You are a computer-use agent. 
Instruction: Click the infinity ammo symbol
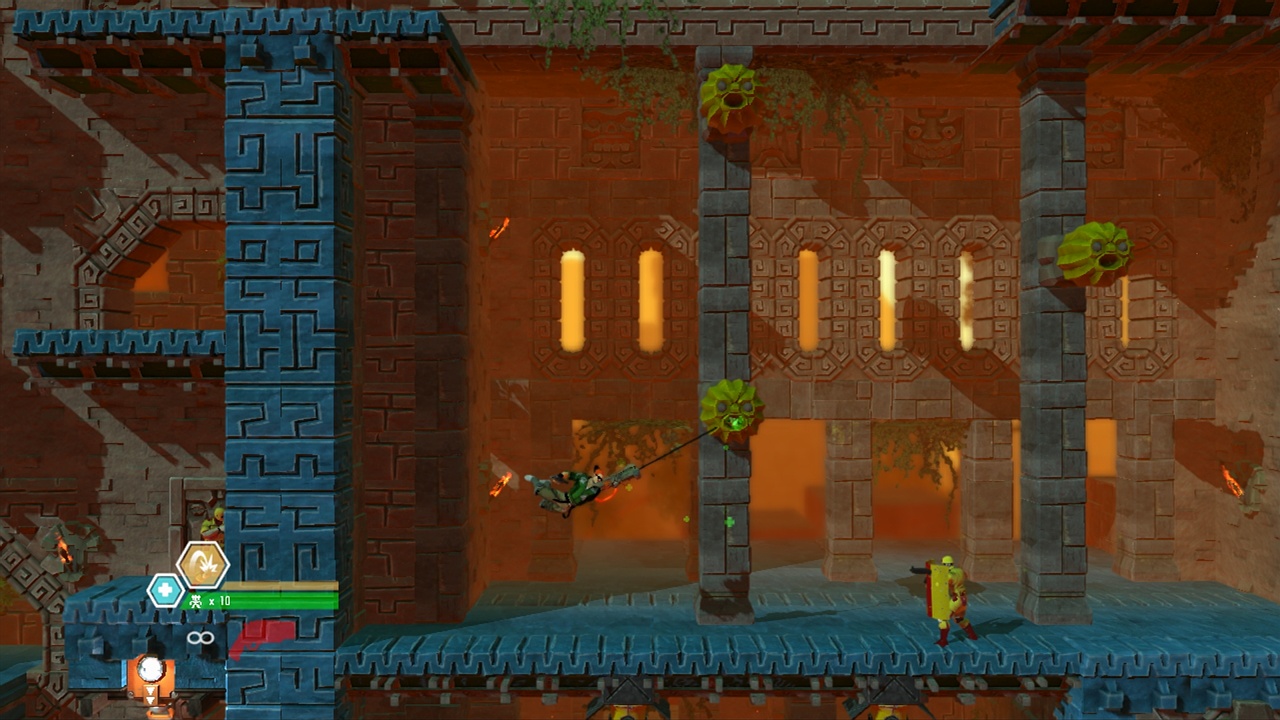tap(200, 637)
